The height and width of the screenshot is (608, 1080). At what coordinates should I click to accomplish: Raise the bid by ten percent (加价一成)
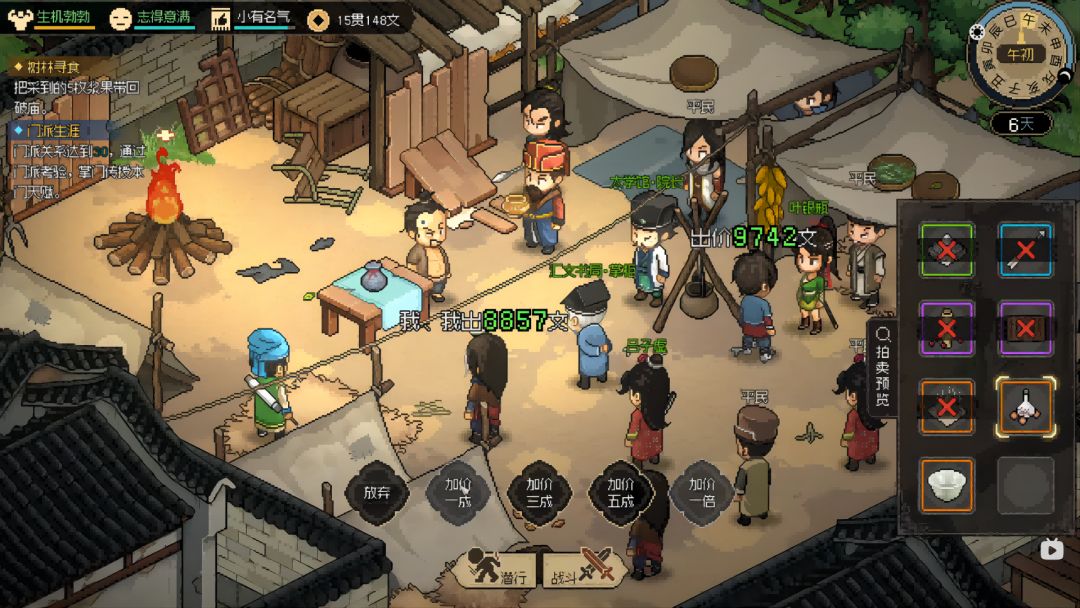pyautogui.click(x=458, y=492)
